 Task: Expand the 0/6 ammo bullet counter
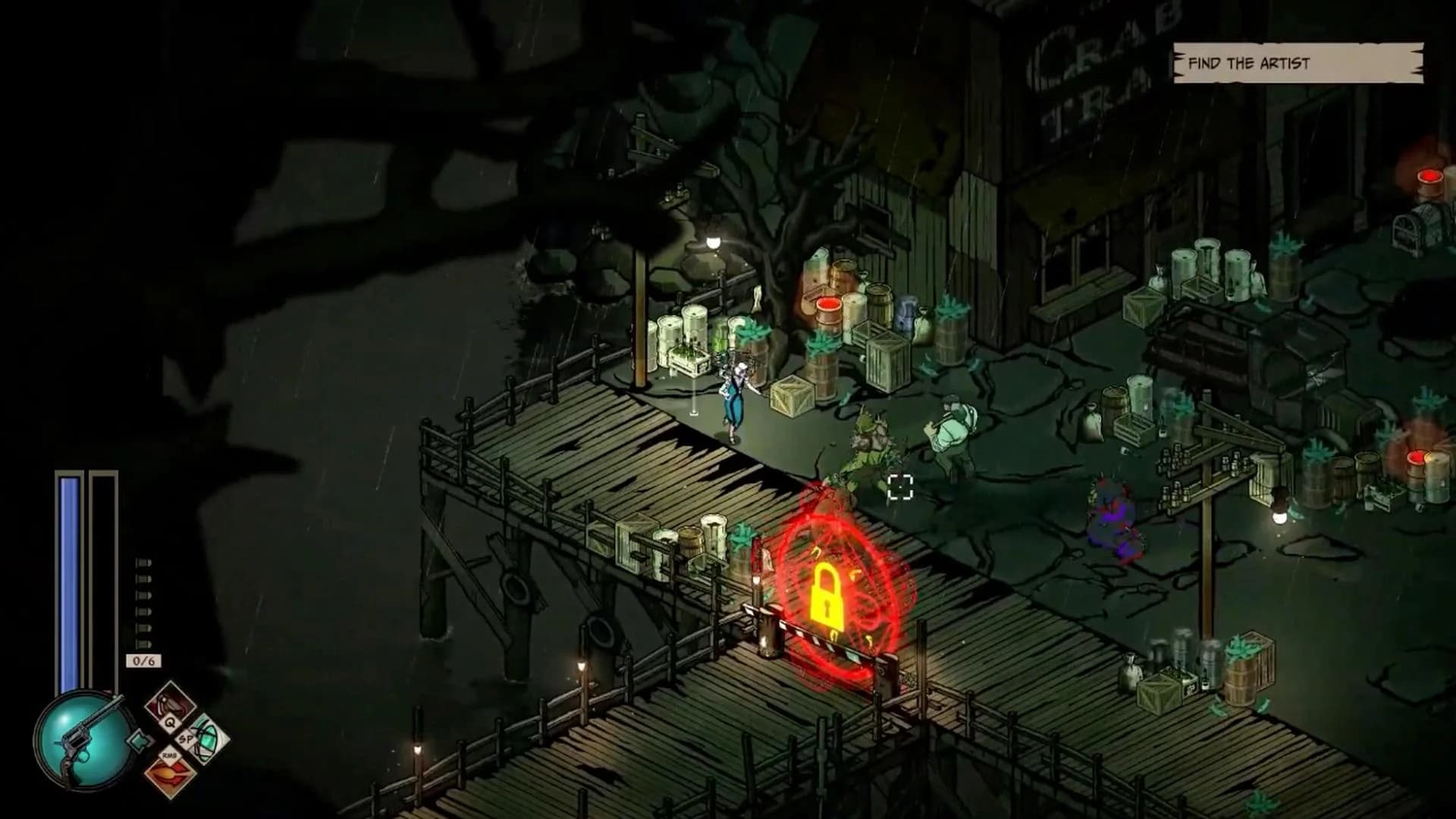pos(142,660)
